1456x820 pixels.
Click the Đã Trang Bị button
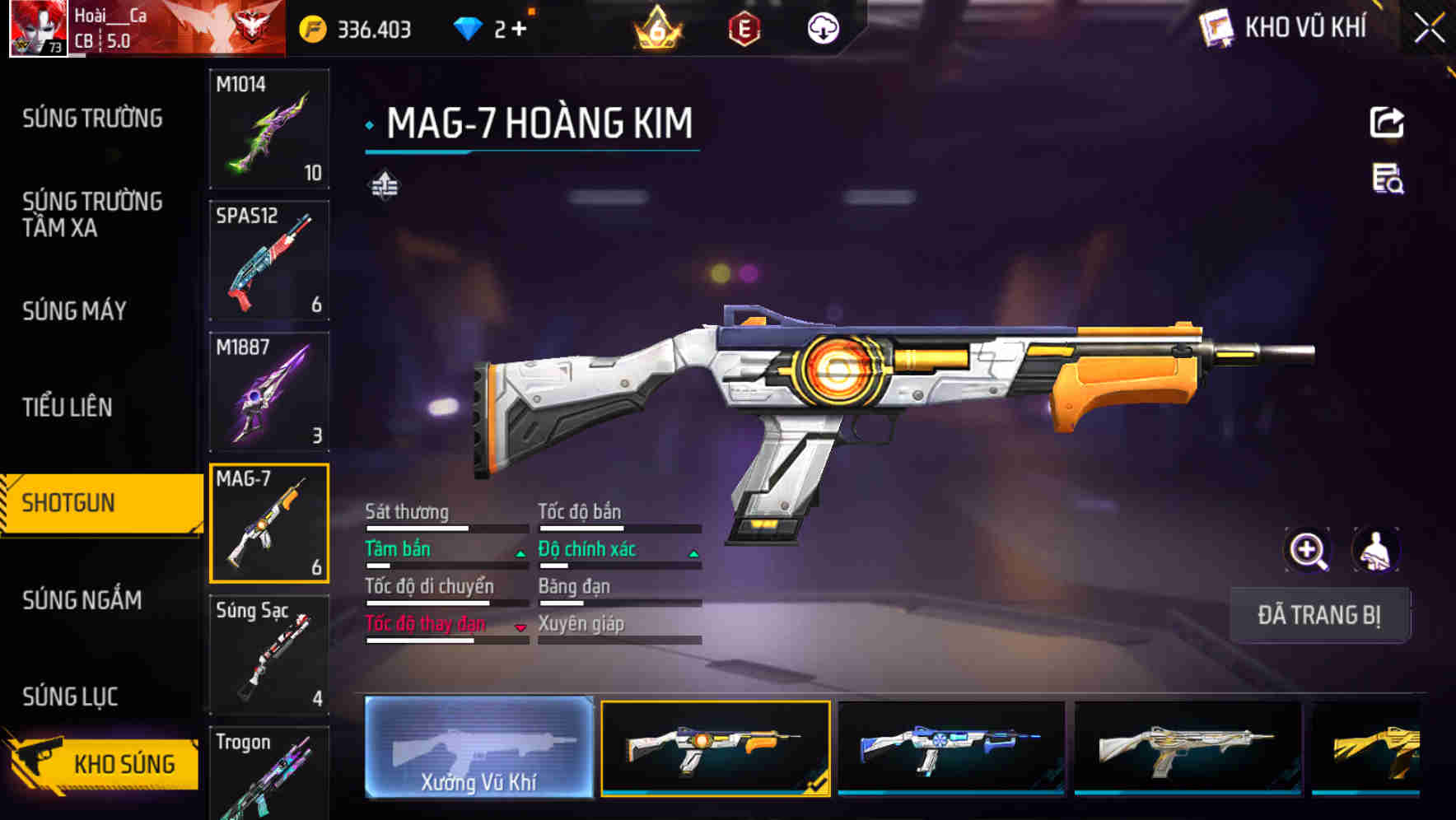coord(1319,615)
